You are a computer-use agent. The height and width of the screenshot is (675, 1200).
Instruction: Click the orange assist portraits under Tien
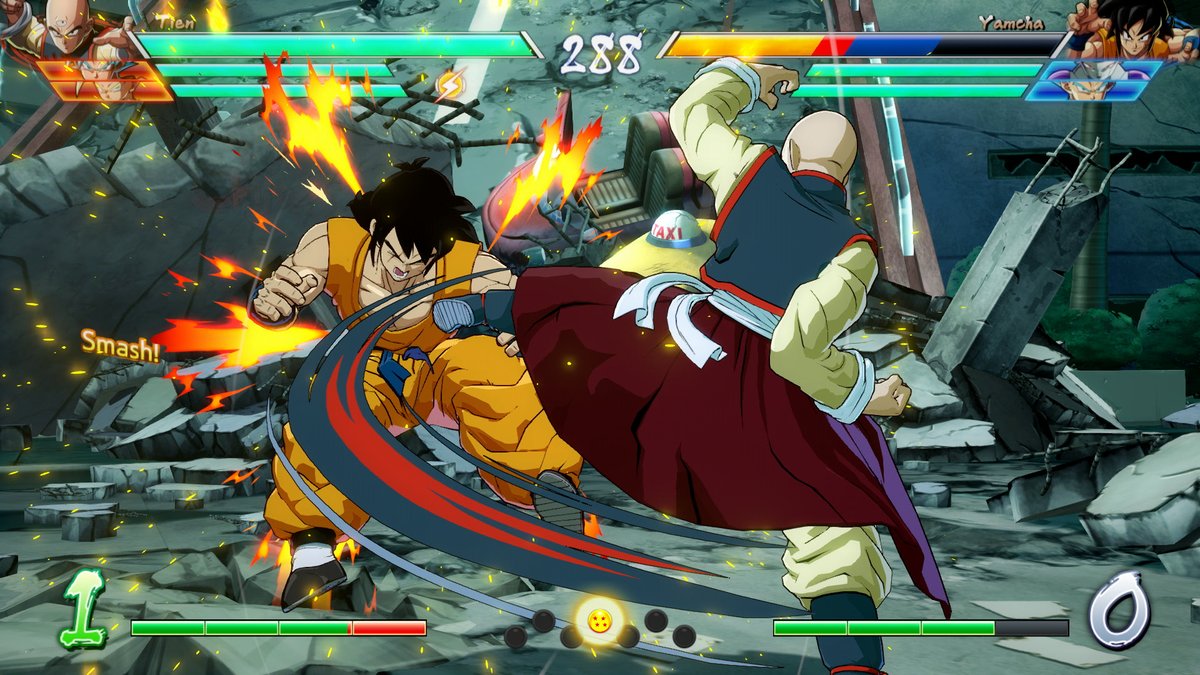click(105, 80)
